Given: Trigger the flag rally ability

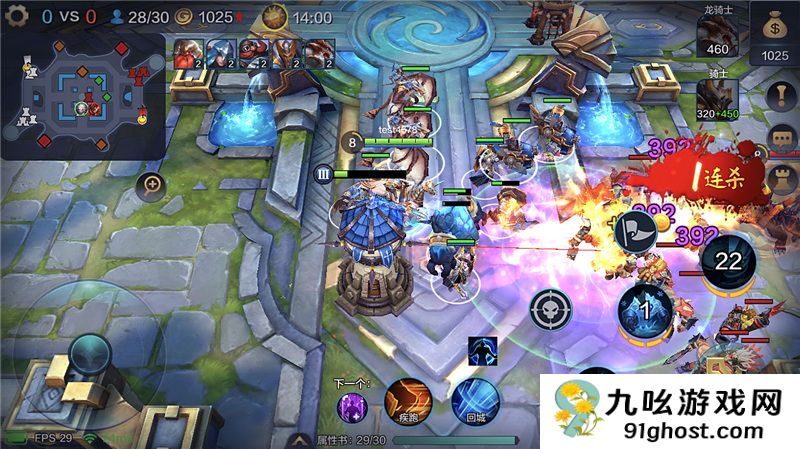Looking at the screenshot, I should [x=635, y=231].
